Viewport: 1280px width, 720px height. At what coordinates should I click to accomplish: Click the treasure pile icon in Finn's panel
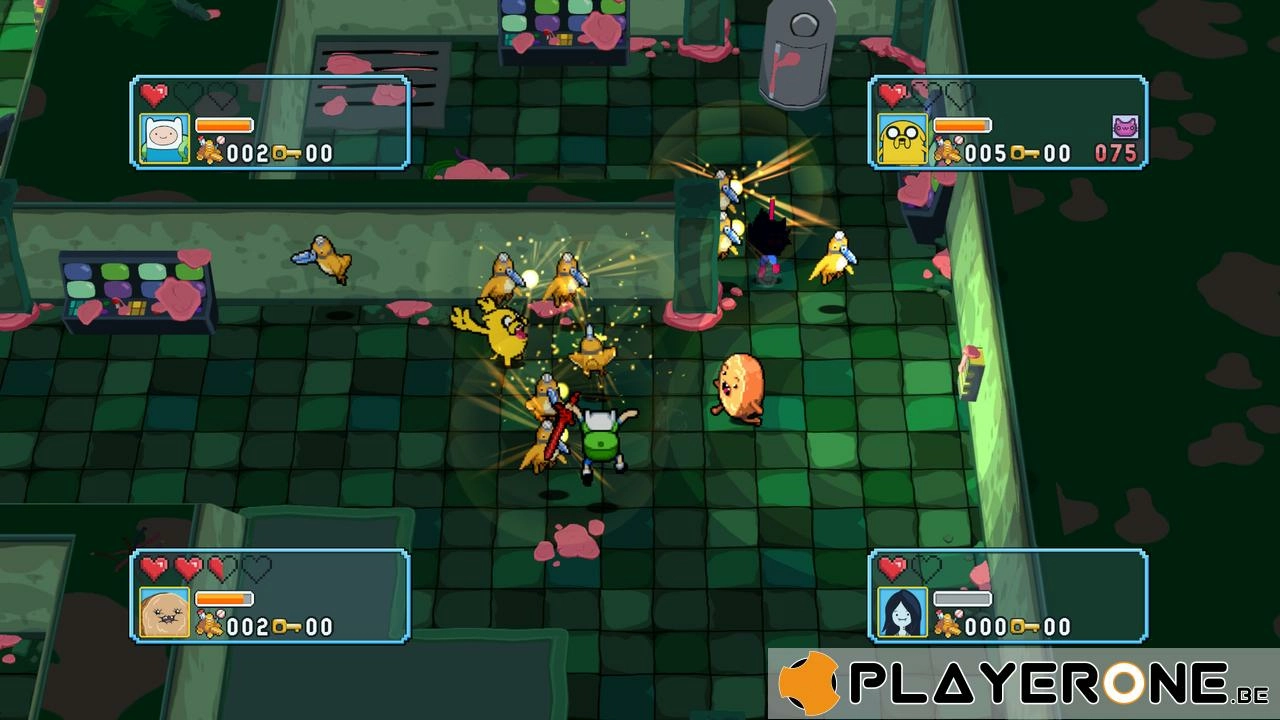[209, 152]
